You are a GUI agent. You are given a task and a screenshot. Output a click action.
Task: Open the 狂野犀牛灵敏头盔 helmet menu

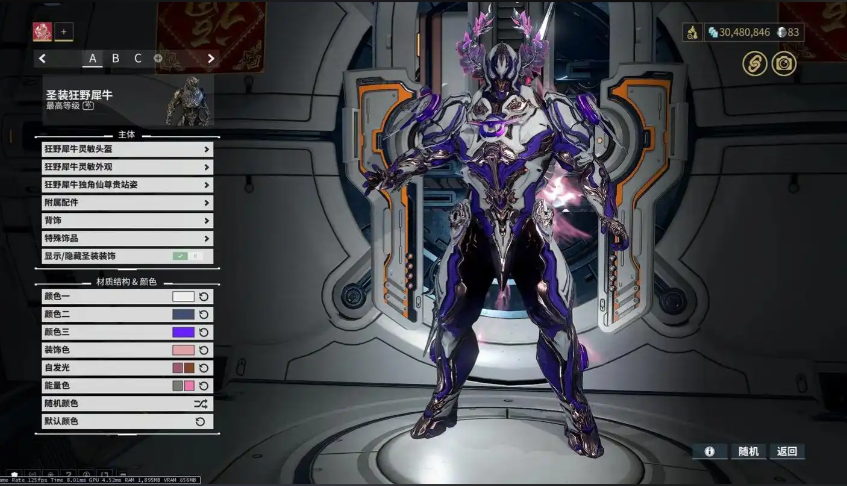tap(127, 149)
